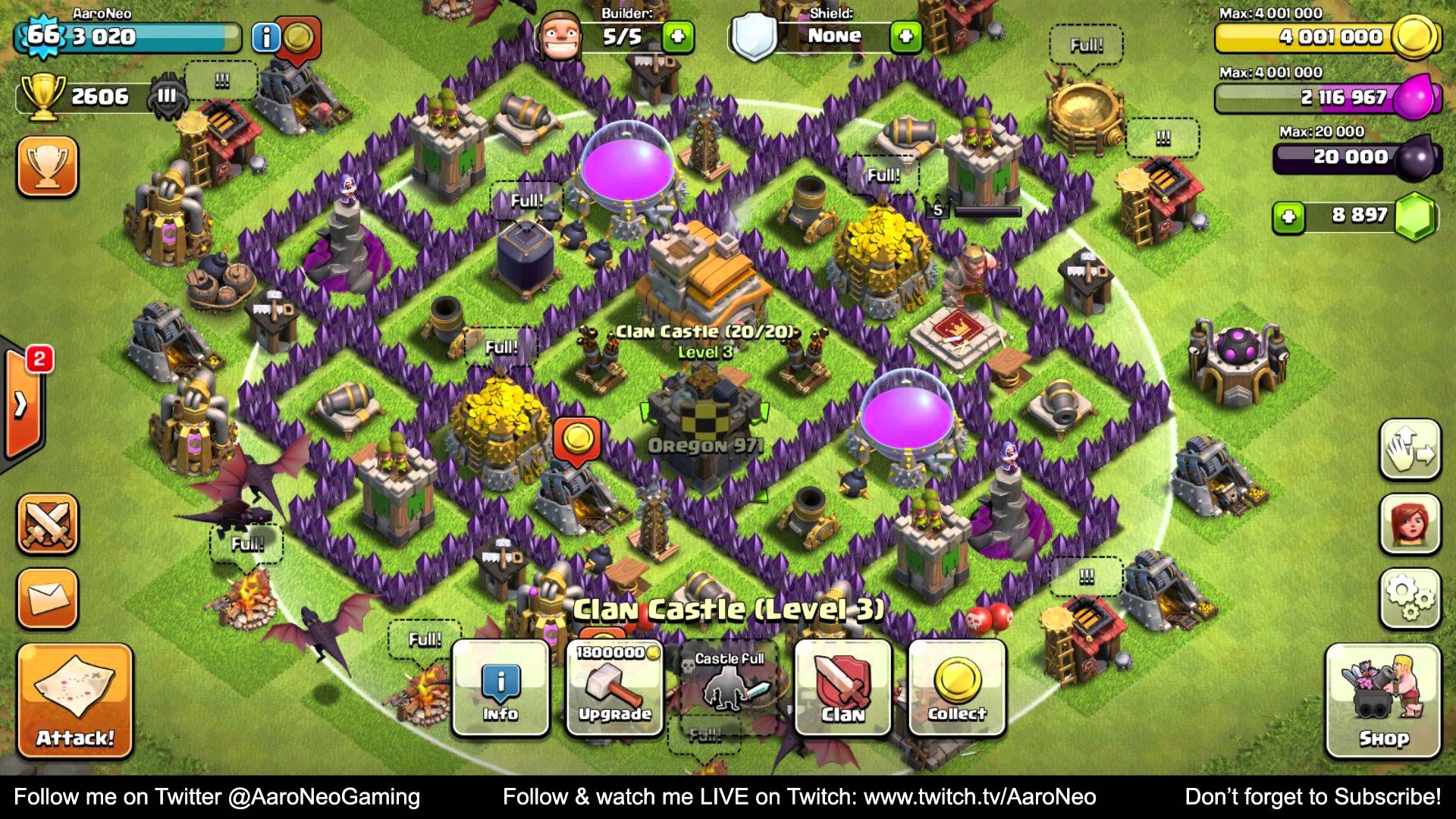Screen dimensions: 1456x819
Task: Tap the Clan Castle Info button
Action: 500,687
